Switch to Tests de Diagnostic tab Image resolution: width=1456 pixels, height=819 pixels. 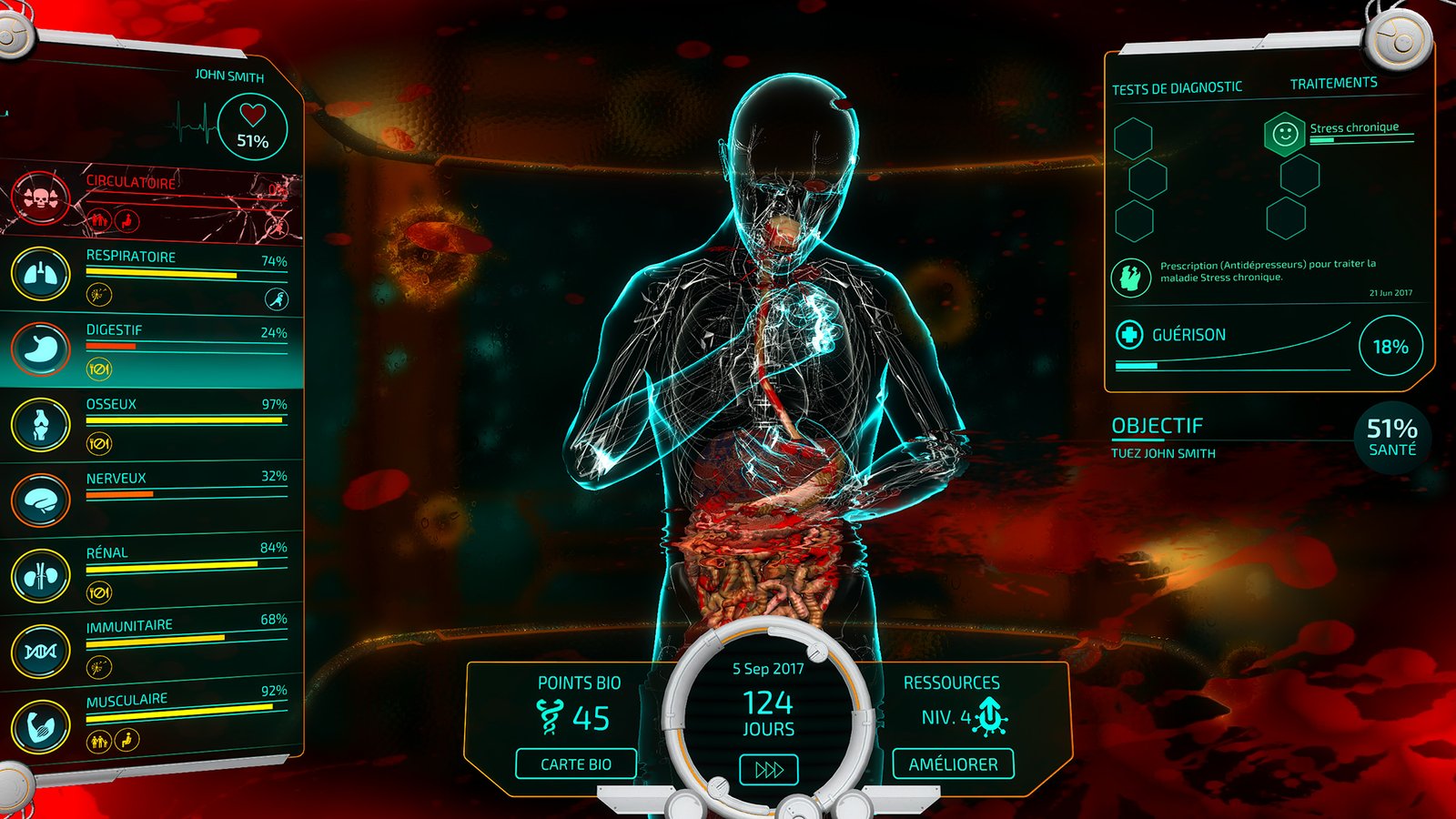point(1177,88)
